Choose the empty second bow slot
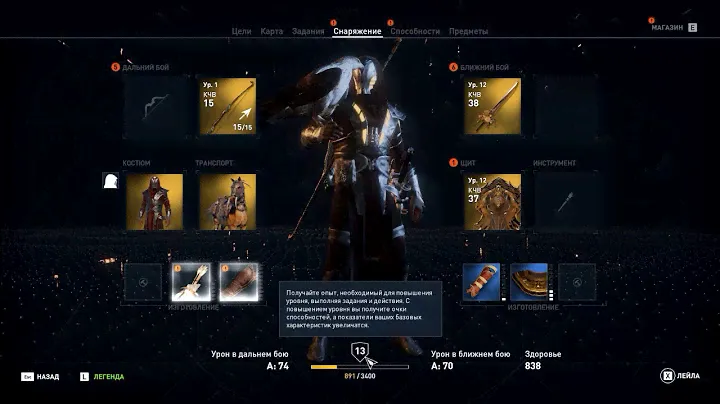This screenshot has width=720, height=404. pos(152,106)
